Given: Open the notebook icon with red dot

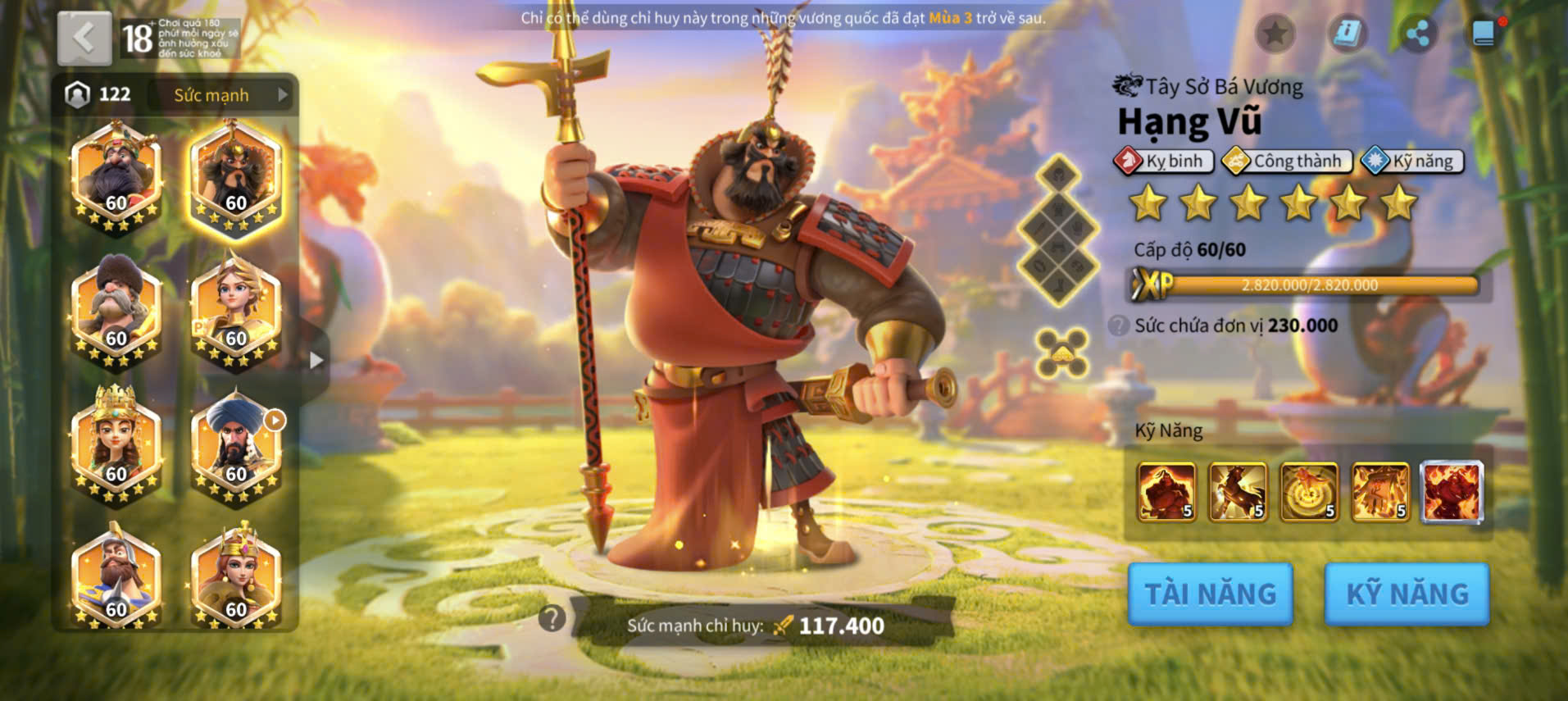Looking at the screenshot, I should [x=1484, y=34].
